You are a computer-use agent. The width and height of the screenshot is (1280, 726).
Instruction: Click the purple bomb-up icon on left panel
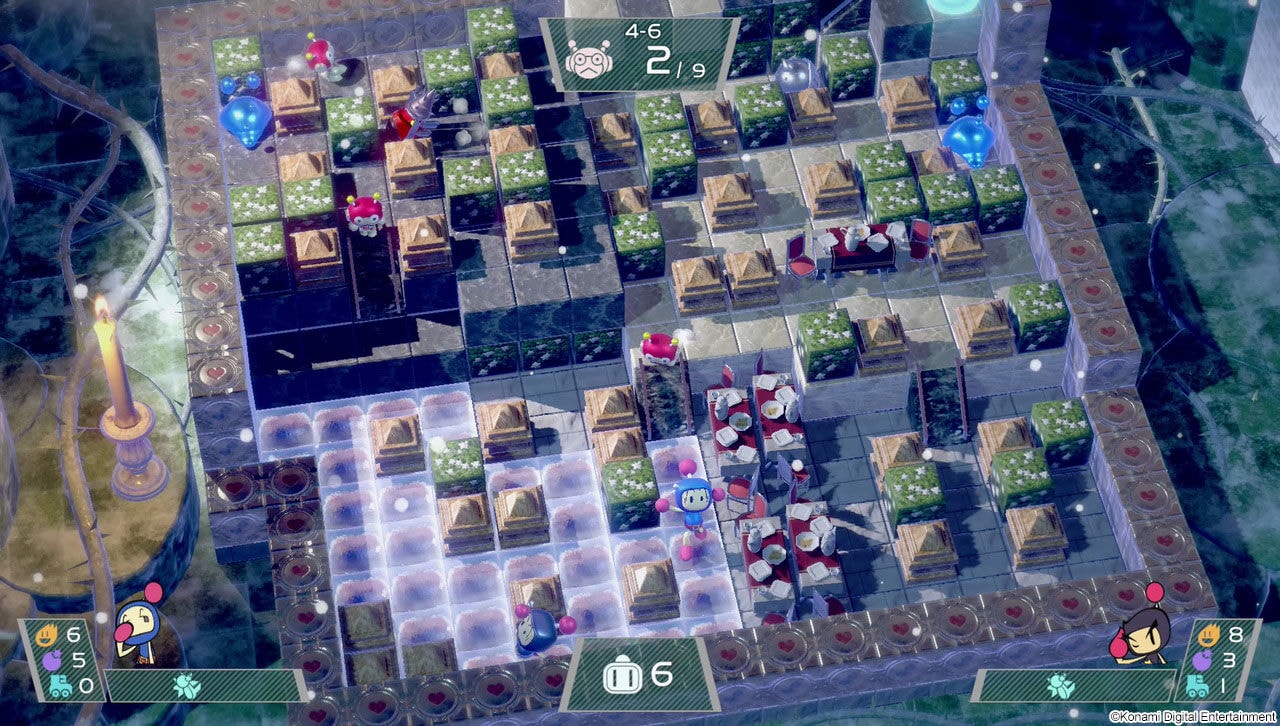[x=53, y=660]
